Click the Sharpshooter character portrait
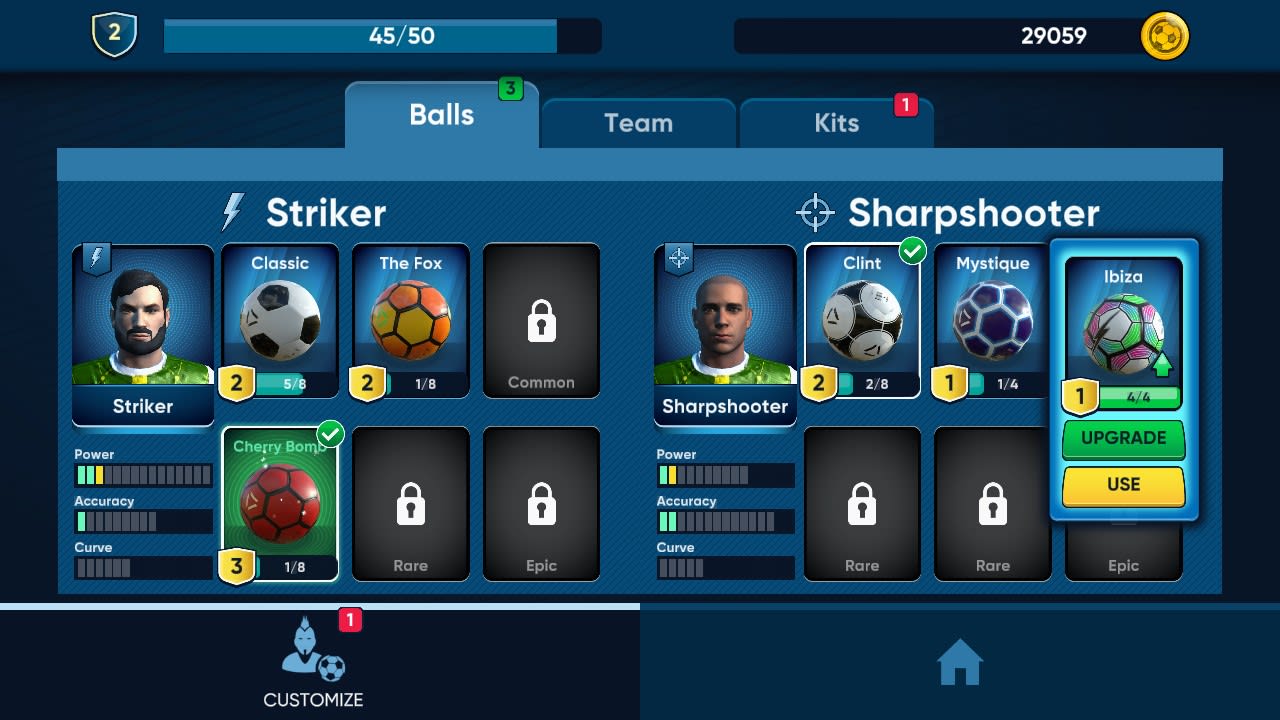 724,320
